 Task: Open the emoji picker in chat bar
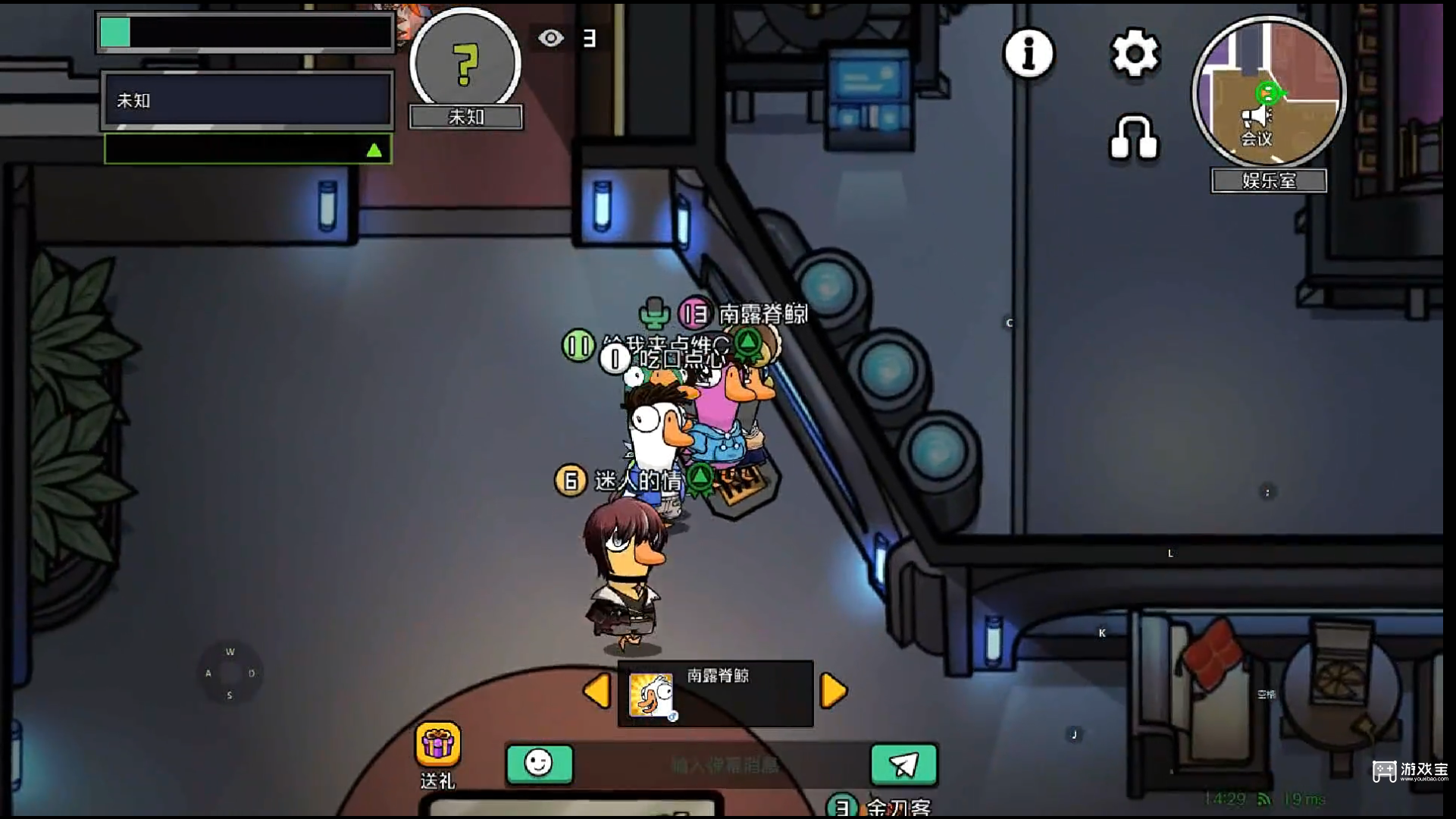point(539,764)
